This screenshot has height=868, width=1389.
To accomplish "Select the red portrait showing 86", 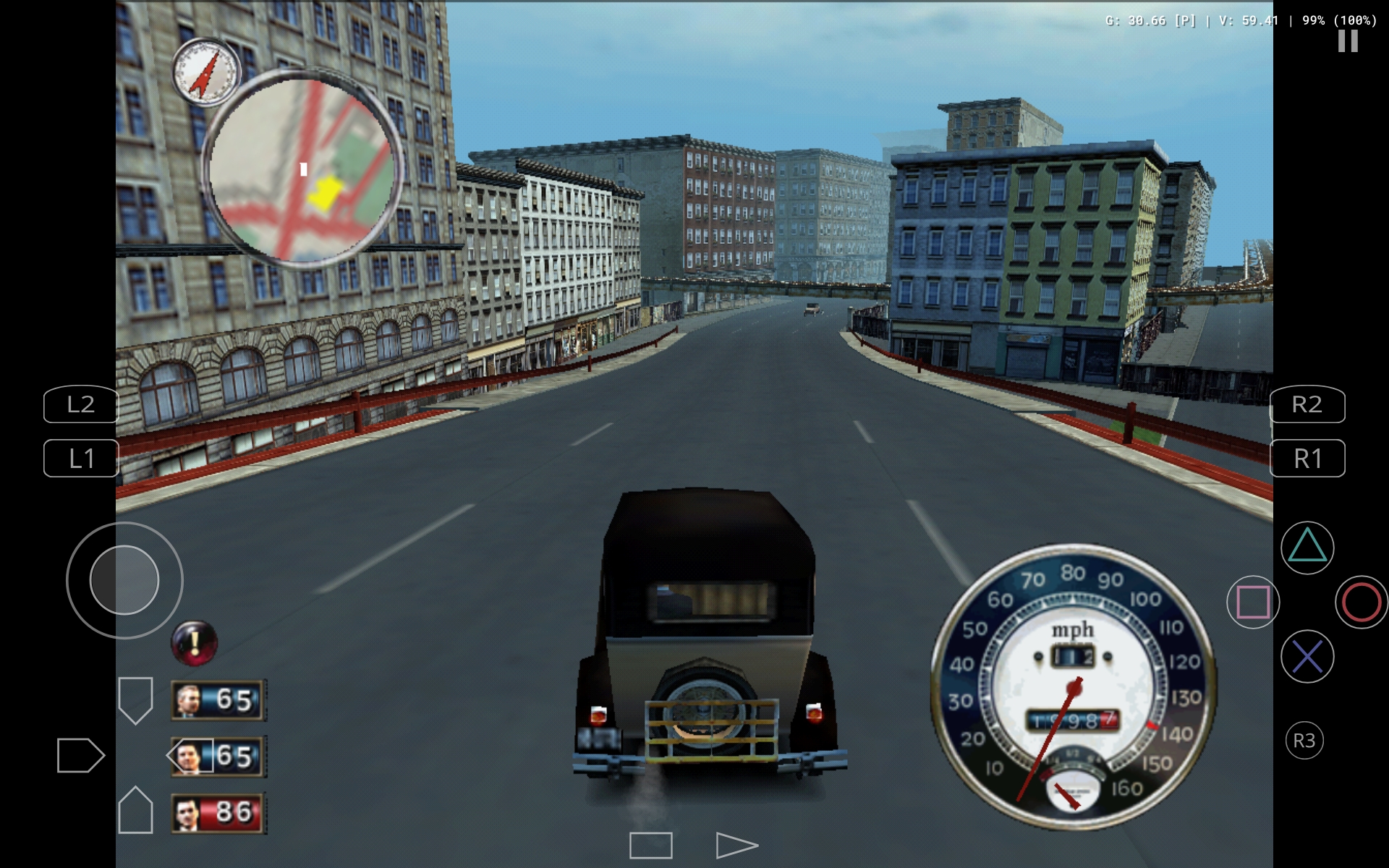I will pyautogui.click(x=218, y=812).
